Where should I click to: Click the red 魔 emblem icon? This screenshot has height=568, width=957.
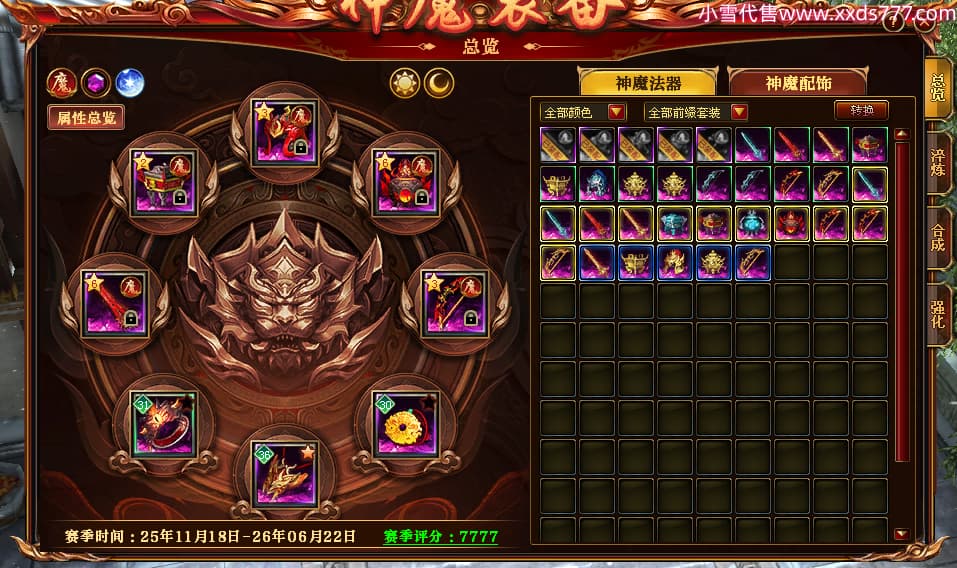click(62, 82)
